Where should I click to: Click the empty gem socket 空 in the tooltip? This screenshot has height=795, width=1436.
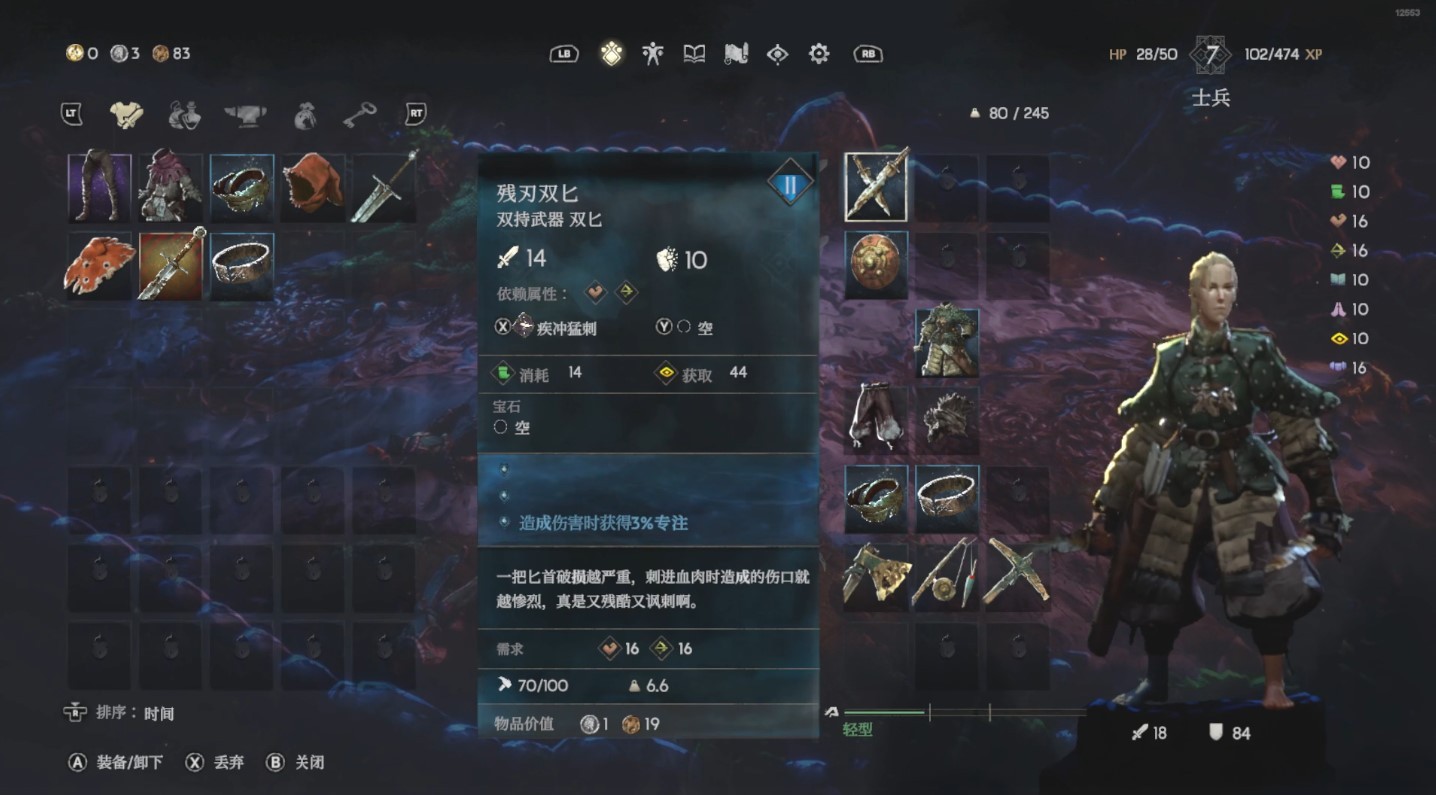point(512,427)
